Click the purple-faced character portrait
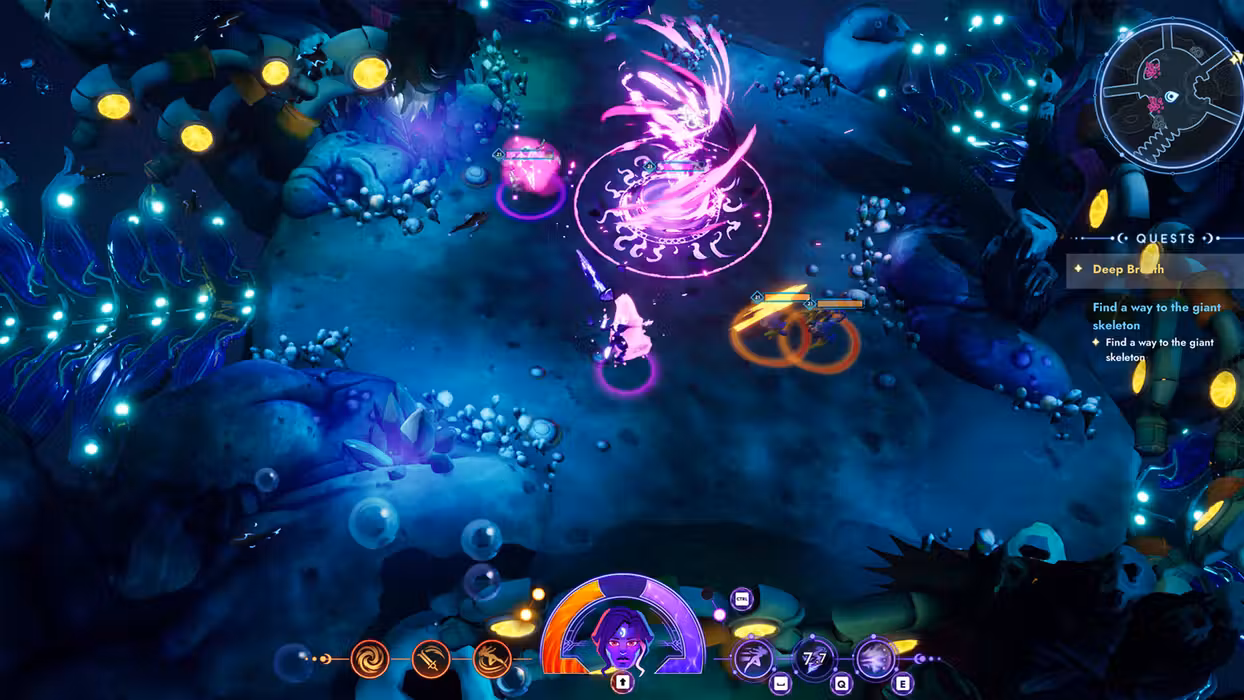The image size is (1244, 700). [x=621, y=638]
